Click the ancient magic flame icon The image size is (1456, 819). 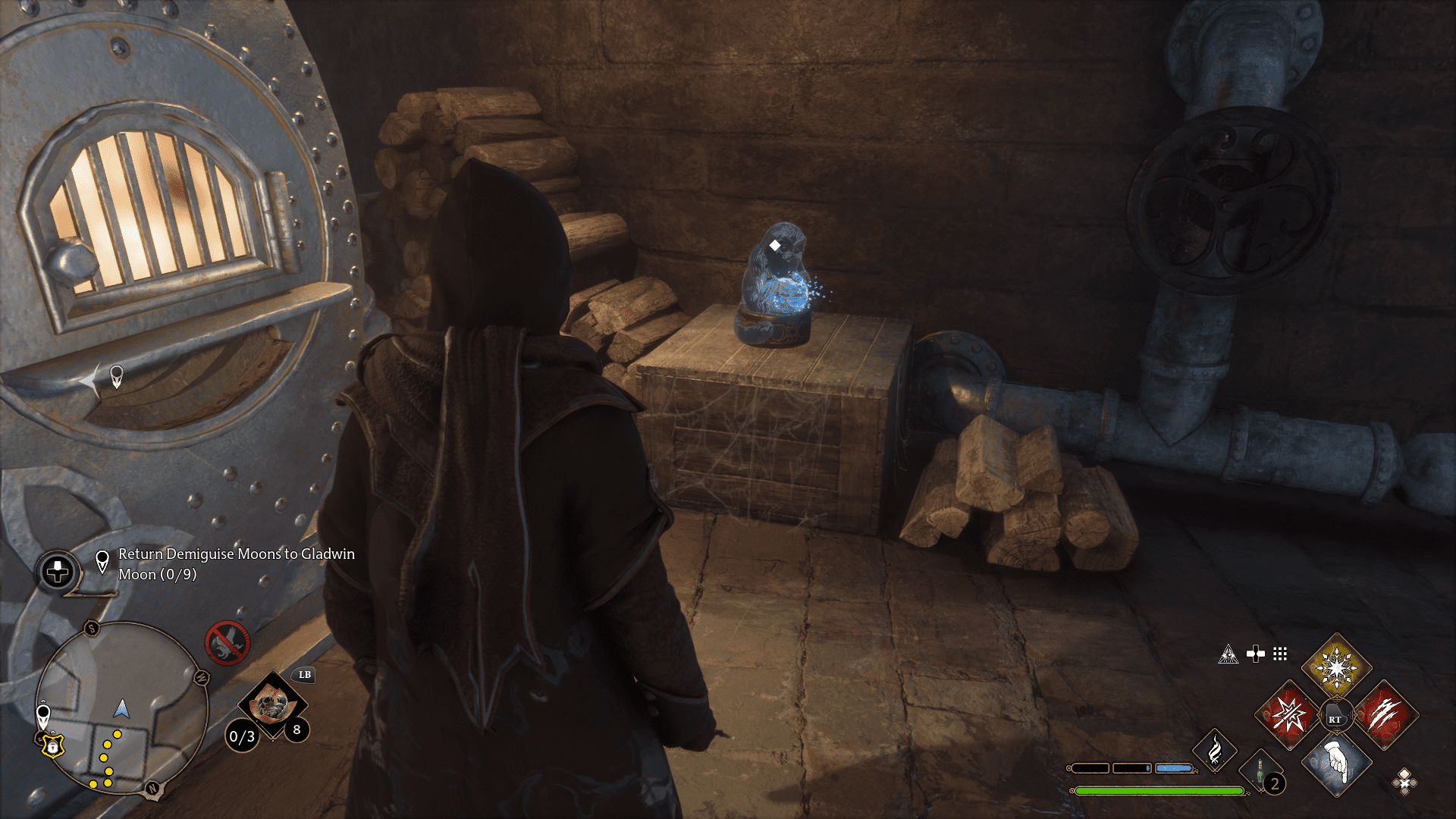[1215, 750]
